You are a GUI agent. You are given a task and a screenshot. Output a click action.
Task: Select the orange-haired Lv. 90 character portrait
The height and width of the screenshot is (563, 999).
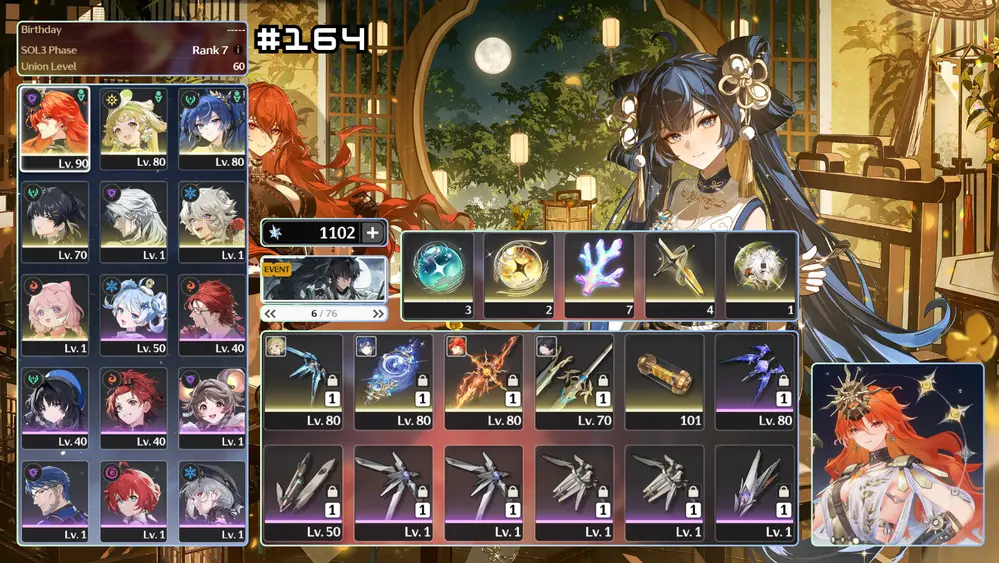pyautogui.click(x=54, y=128)
